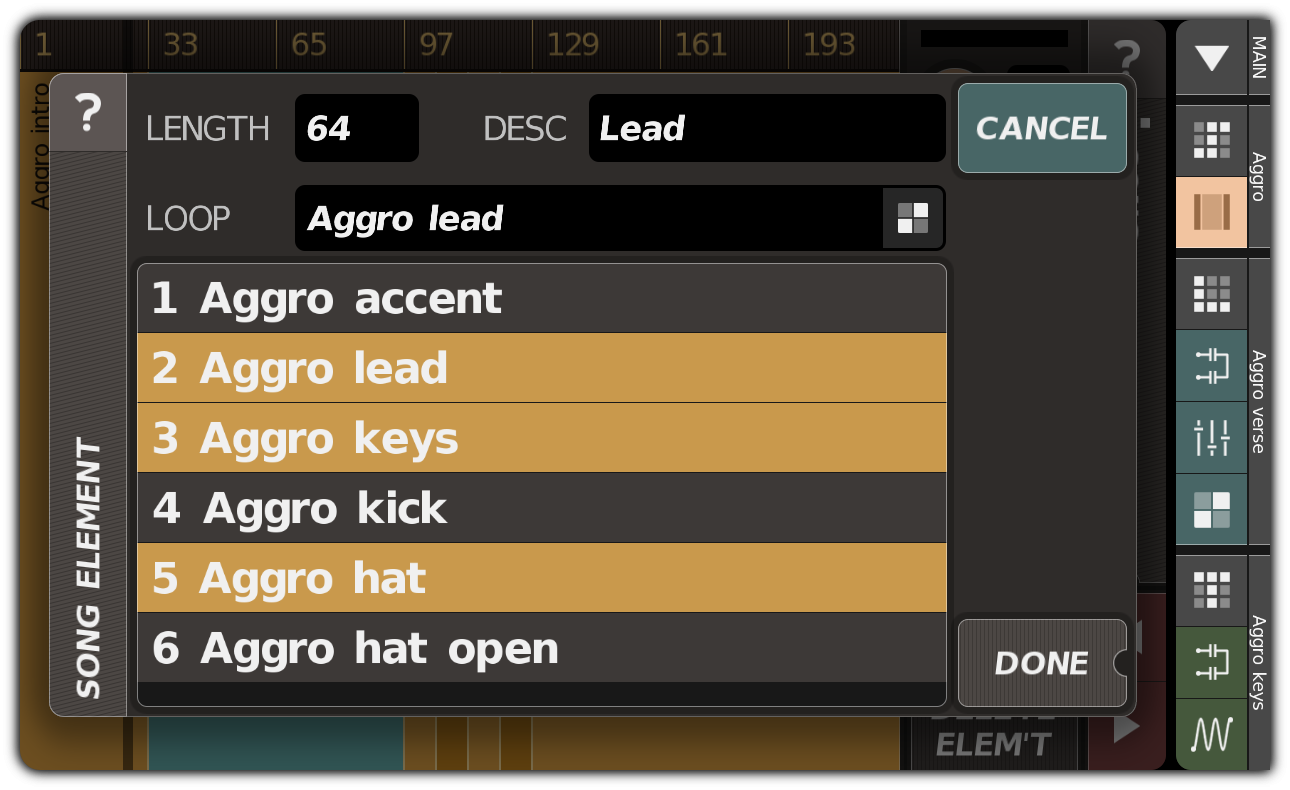1290x790 pixels.
Task: Click the help question mark icon
Action: pyautogui.click(x=89, y=113)
